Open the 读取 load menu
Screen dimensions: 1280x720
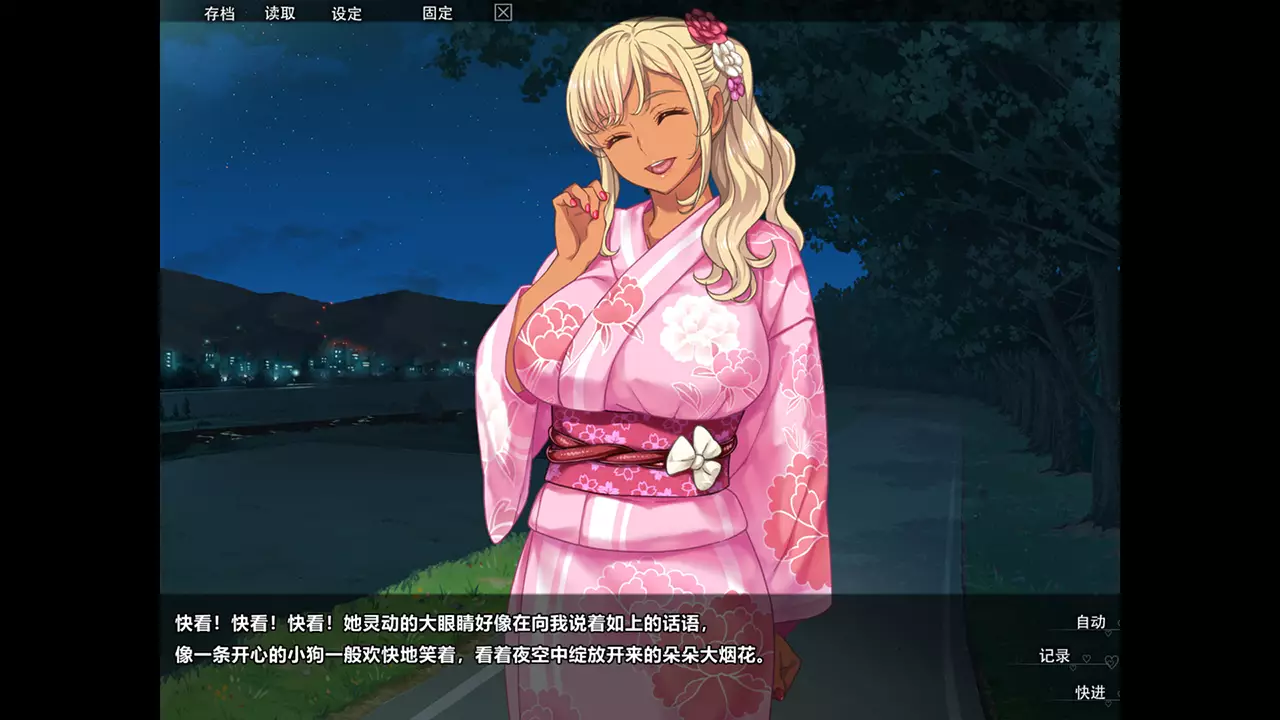click(279, 13)
